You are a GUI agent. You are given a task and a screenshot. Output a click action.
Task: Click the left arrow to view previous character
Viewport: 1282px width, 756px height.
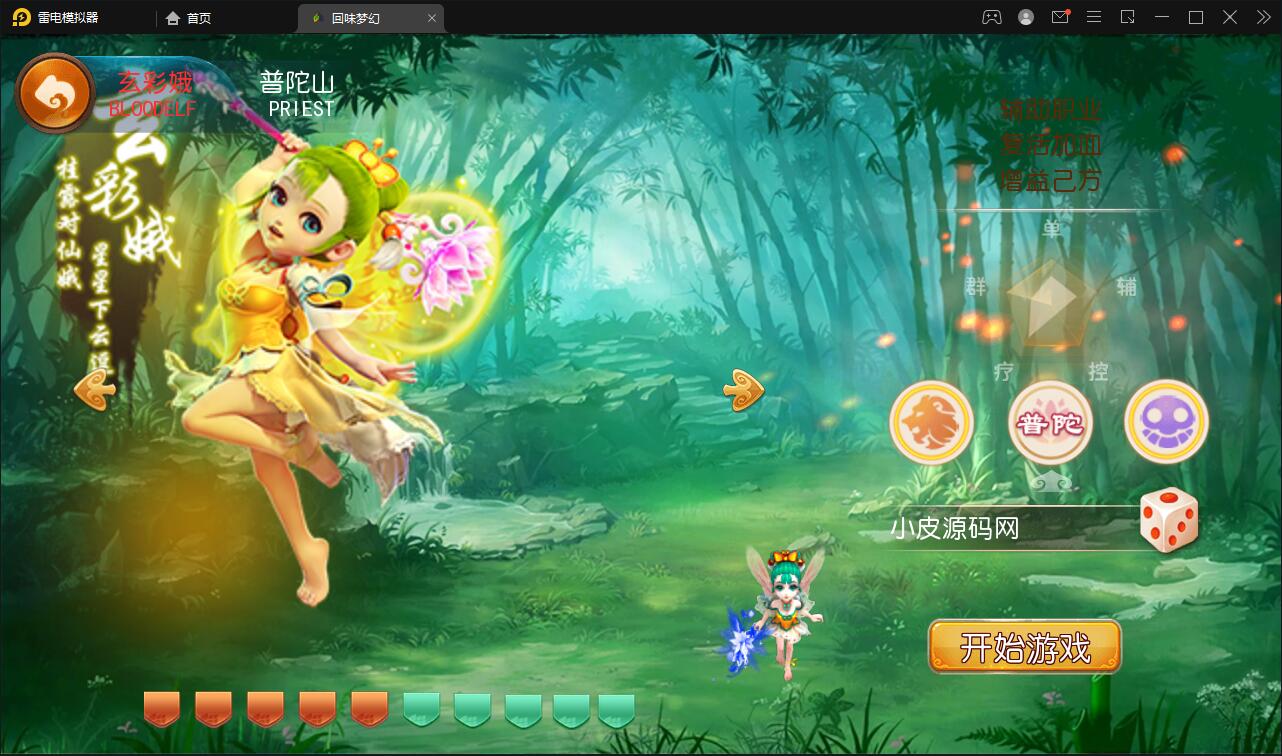93,392
